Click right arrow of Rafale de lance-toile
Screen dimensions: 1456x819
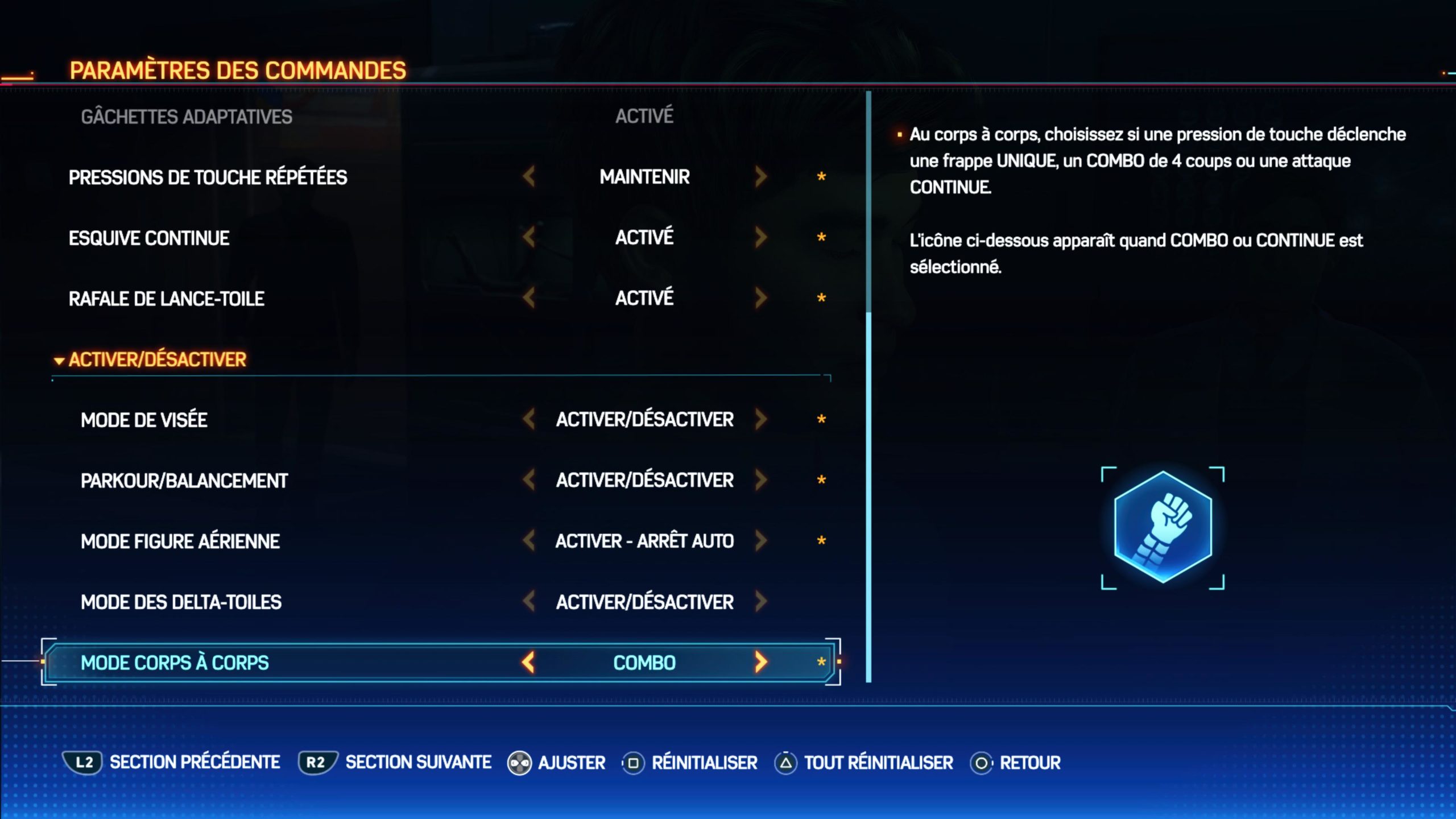[761, 298]
